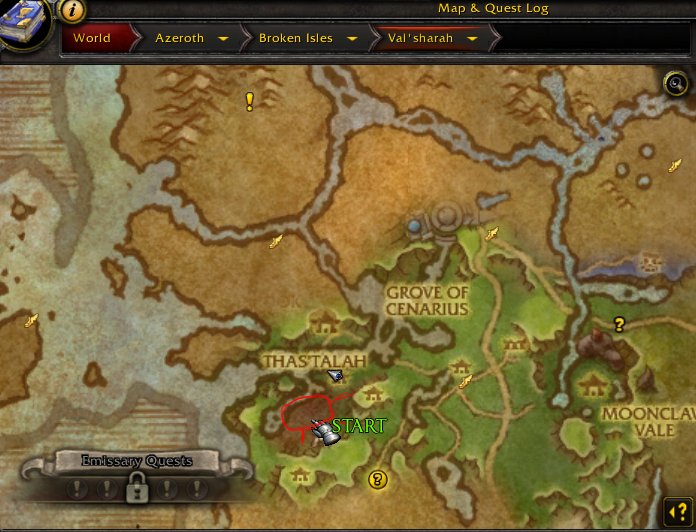
Task: Go to the World map level
Action: (x=91, y=39)
